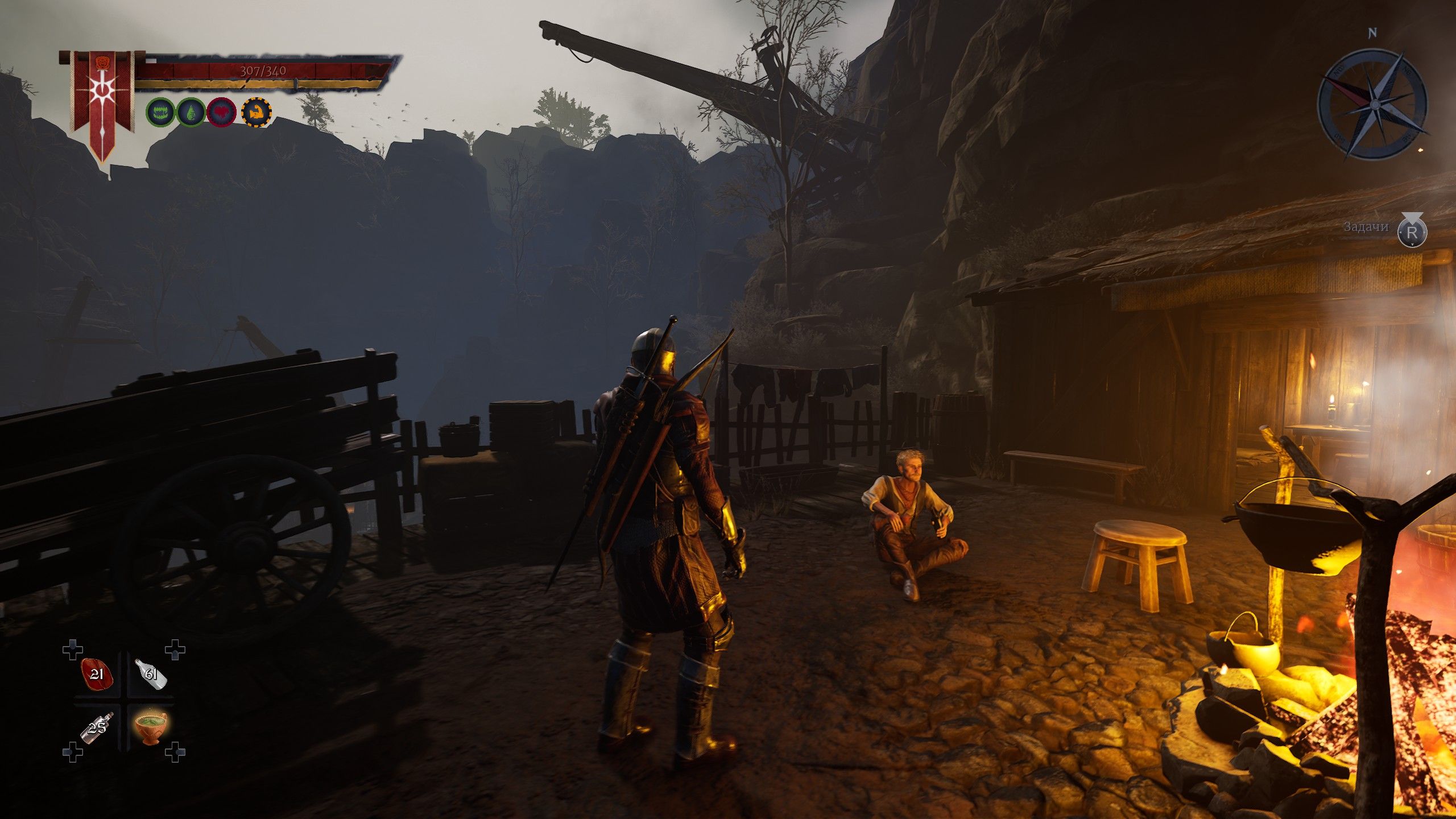Select the corked potion vial slot

point(97,728)
